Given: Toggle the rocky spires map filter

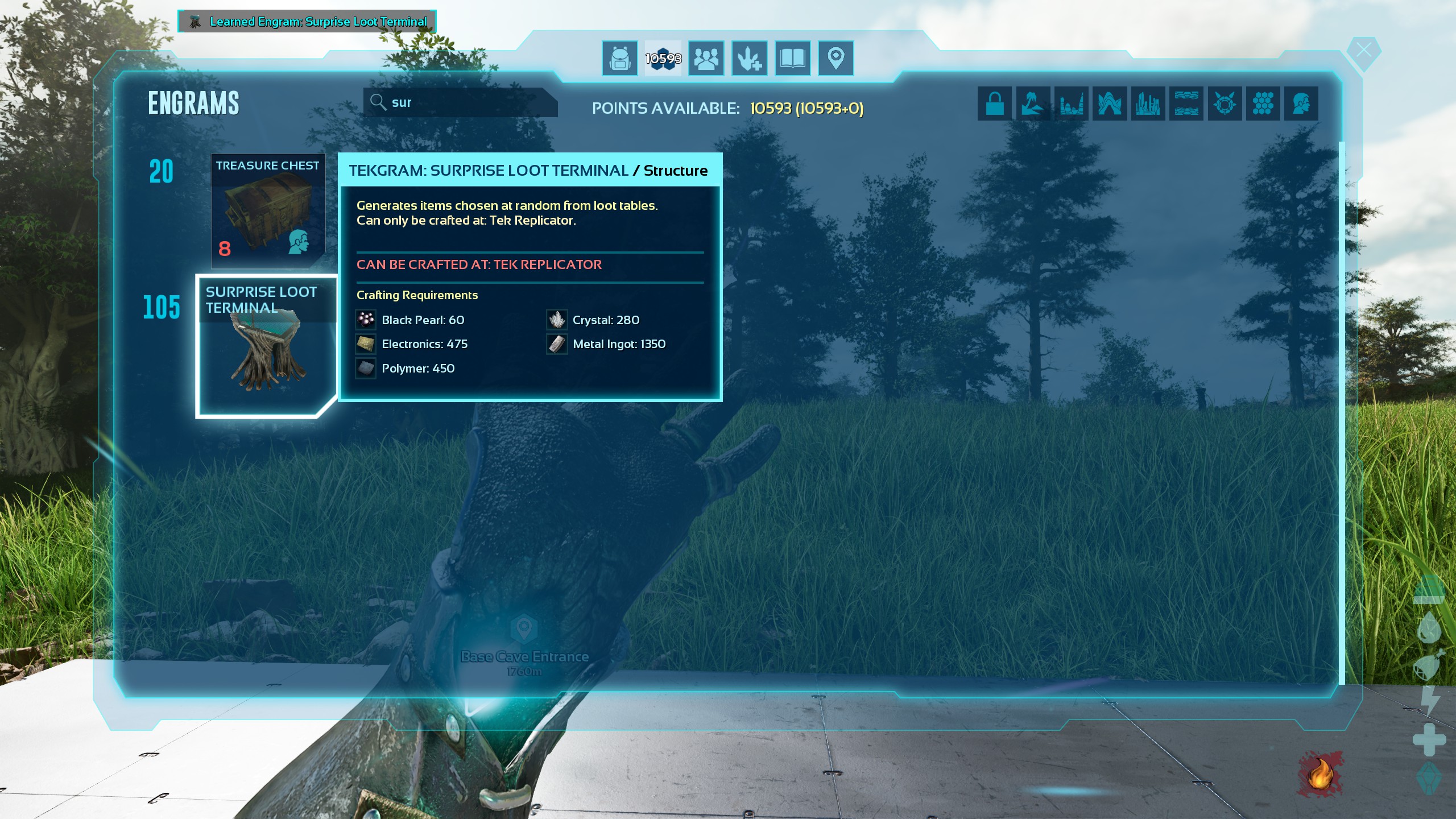Looking at the screenshot, I should click(x=1071, y=104).
